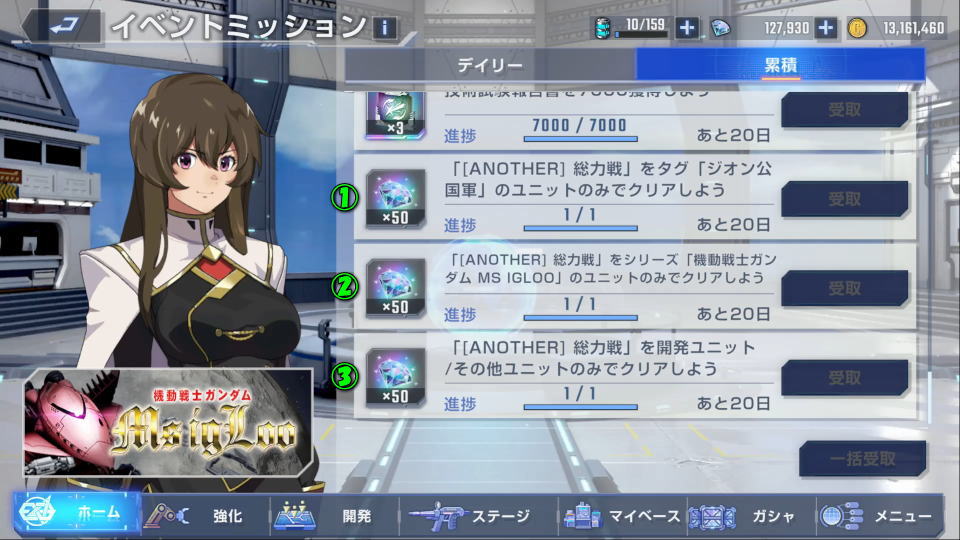Add more energy with the plus button
Viewport: 960px width, 540px height.
coord(687,28)
